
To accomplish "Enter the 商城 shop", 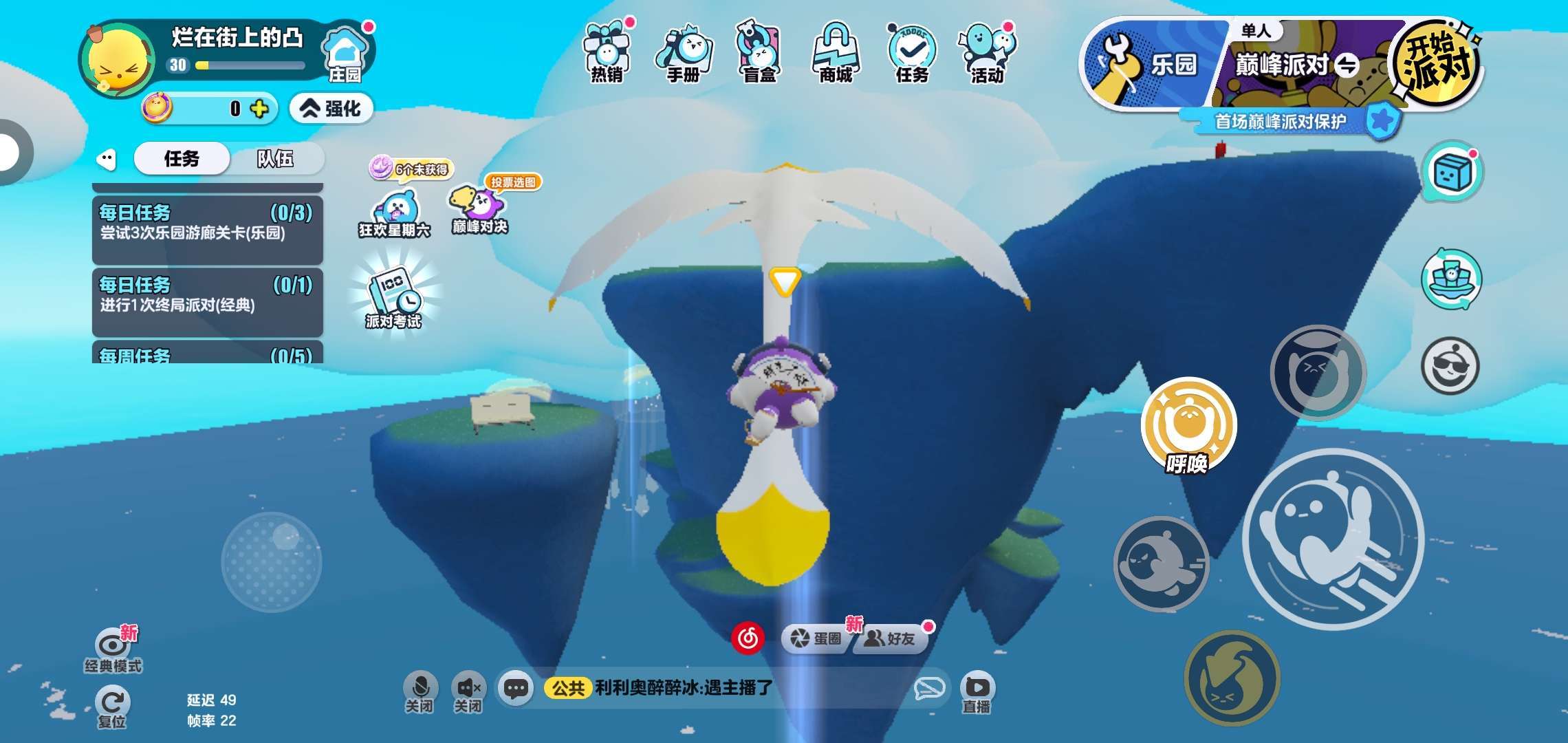I will pos(836,52).
